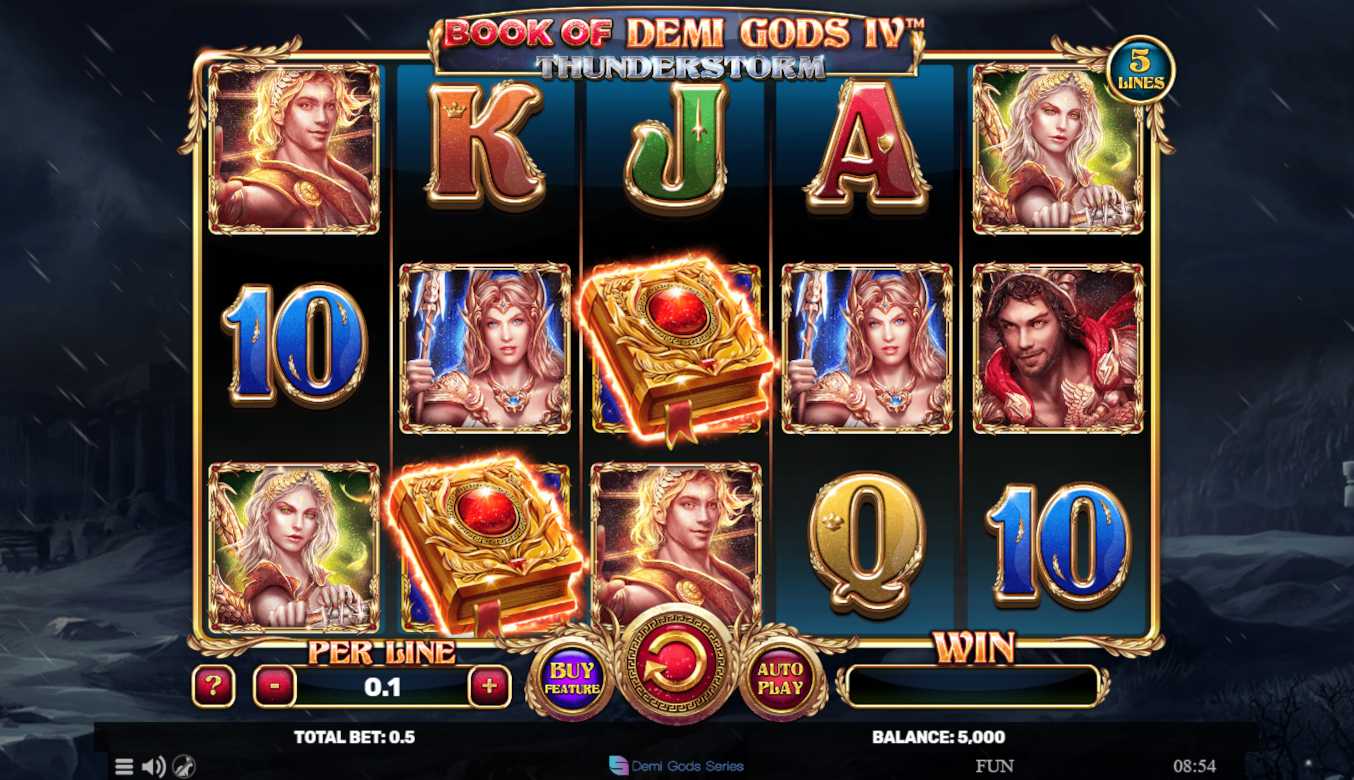Open the Buy Feature option
1354x780 pixels.
coord(572,679)
